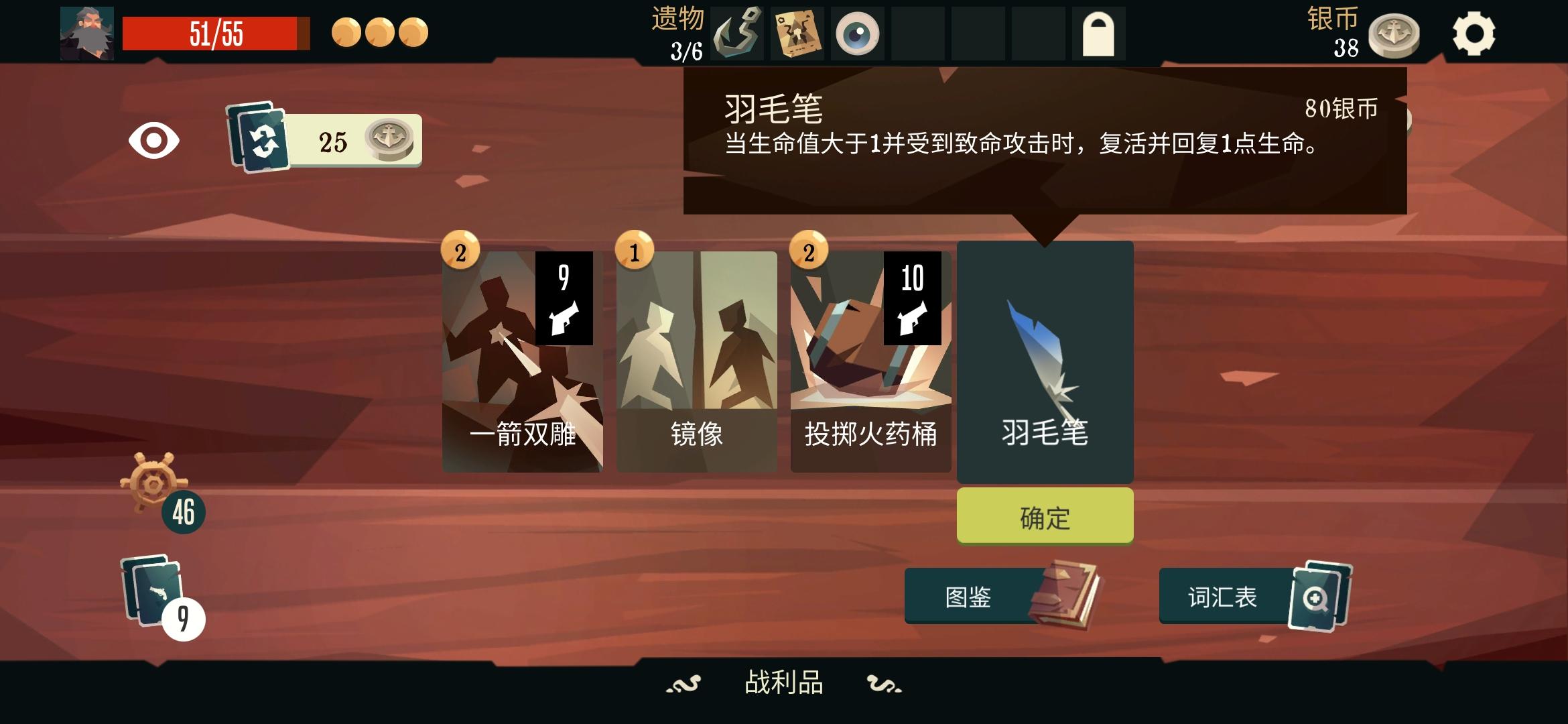Click the locked relic slot
The image size is (1568, 724).
coord(1098,34)
